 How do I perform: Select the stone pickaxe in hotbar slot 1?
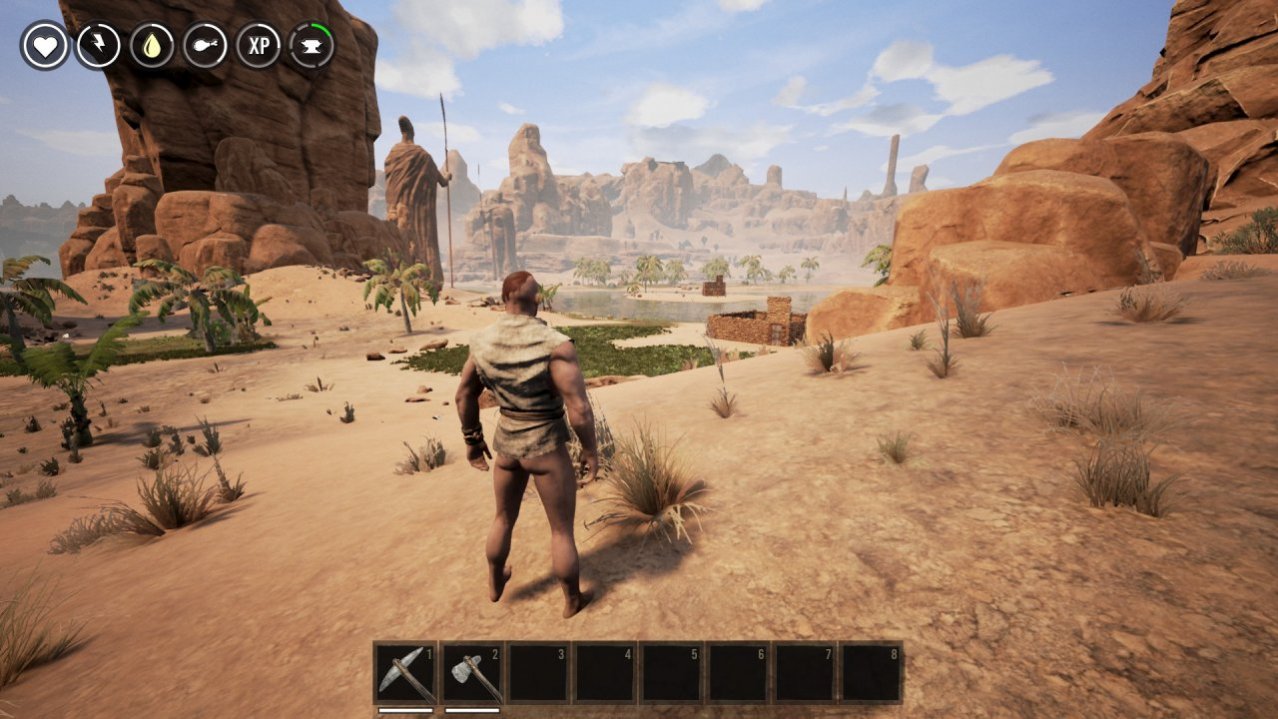pos(405,673)
